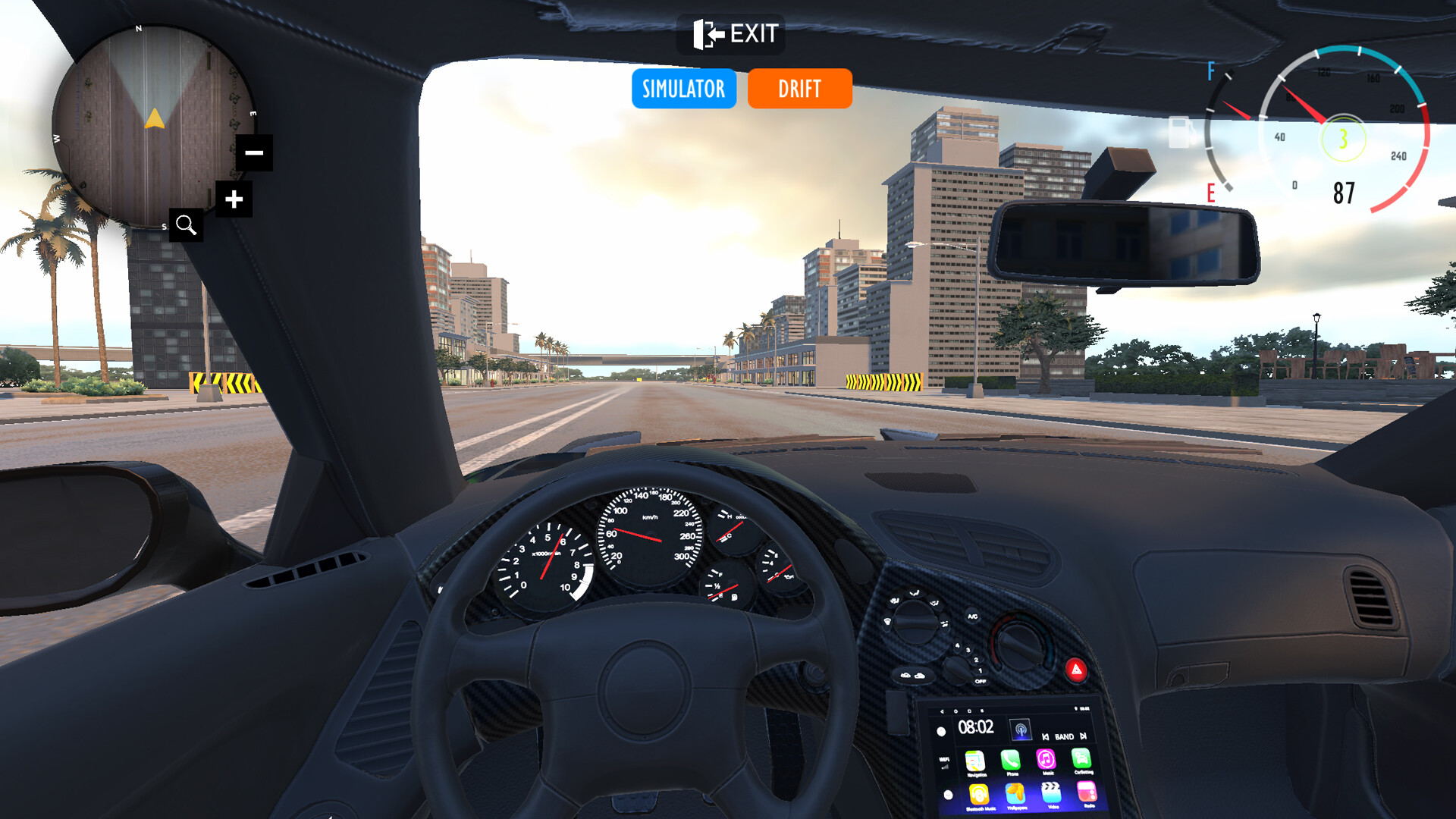
Task: Zoom in the minimap with plus
Action: [x=234, y=199]
